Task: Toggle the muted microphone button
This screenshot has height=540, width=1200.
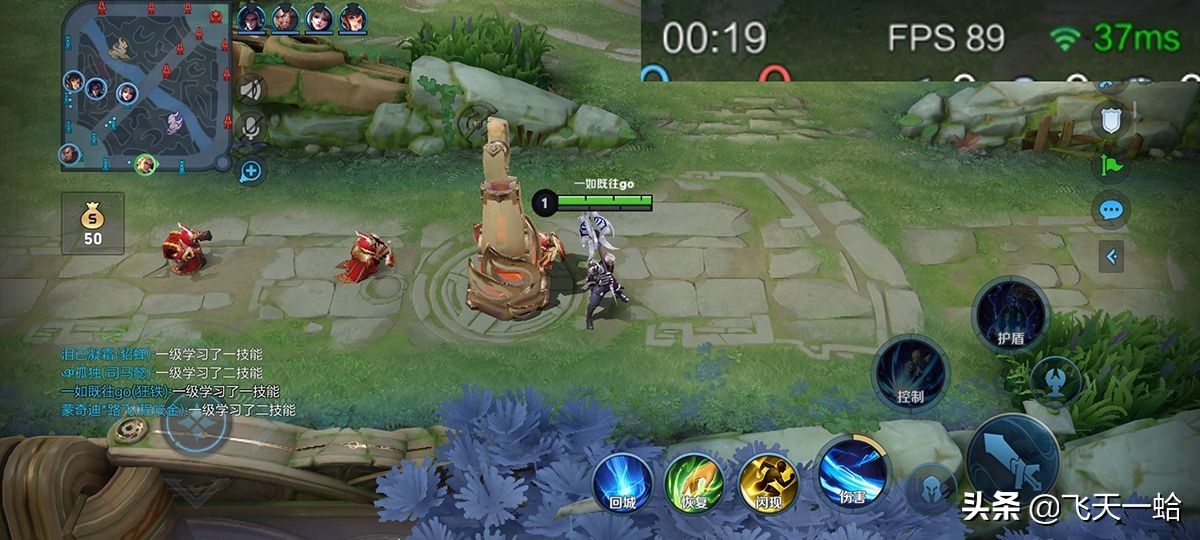Action: coord(251,126)
